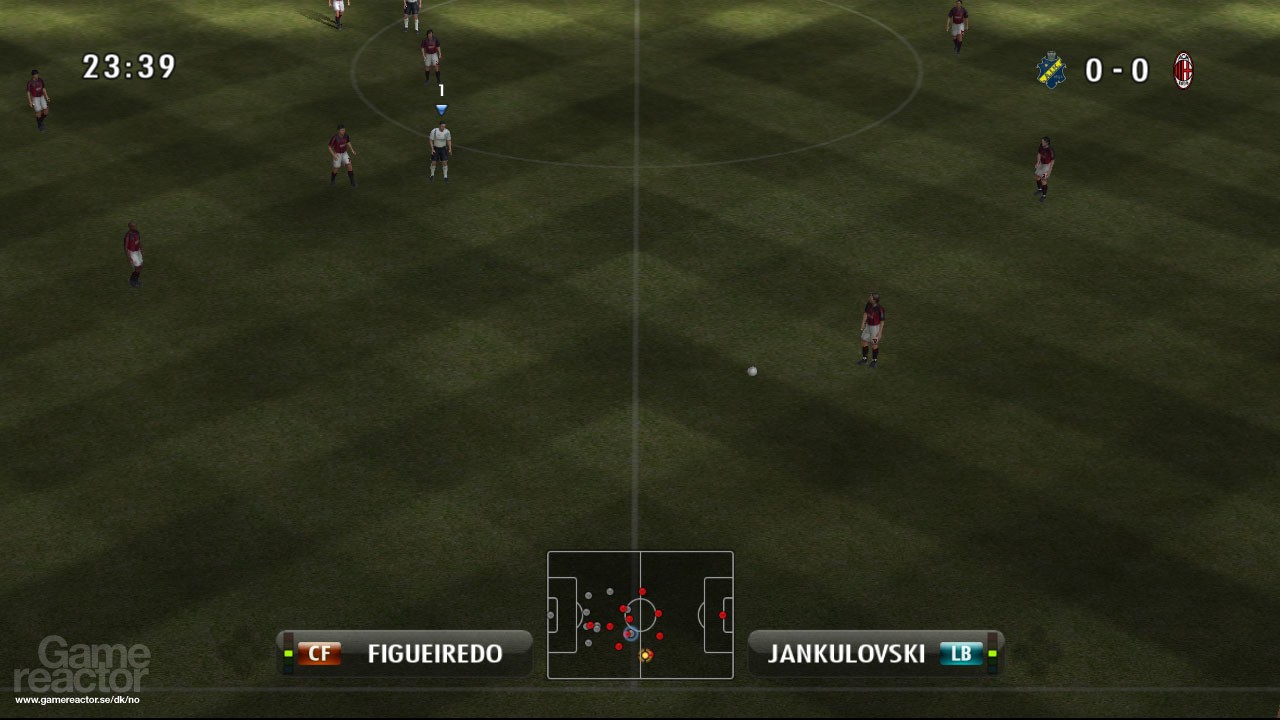The image size is (1280, 720).
Task: Click the ball lying on the pitch
Action: (752, 370)
